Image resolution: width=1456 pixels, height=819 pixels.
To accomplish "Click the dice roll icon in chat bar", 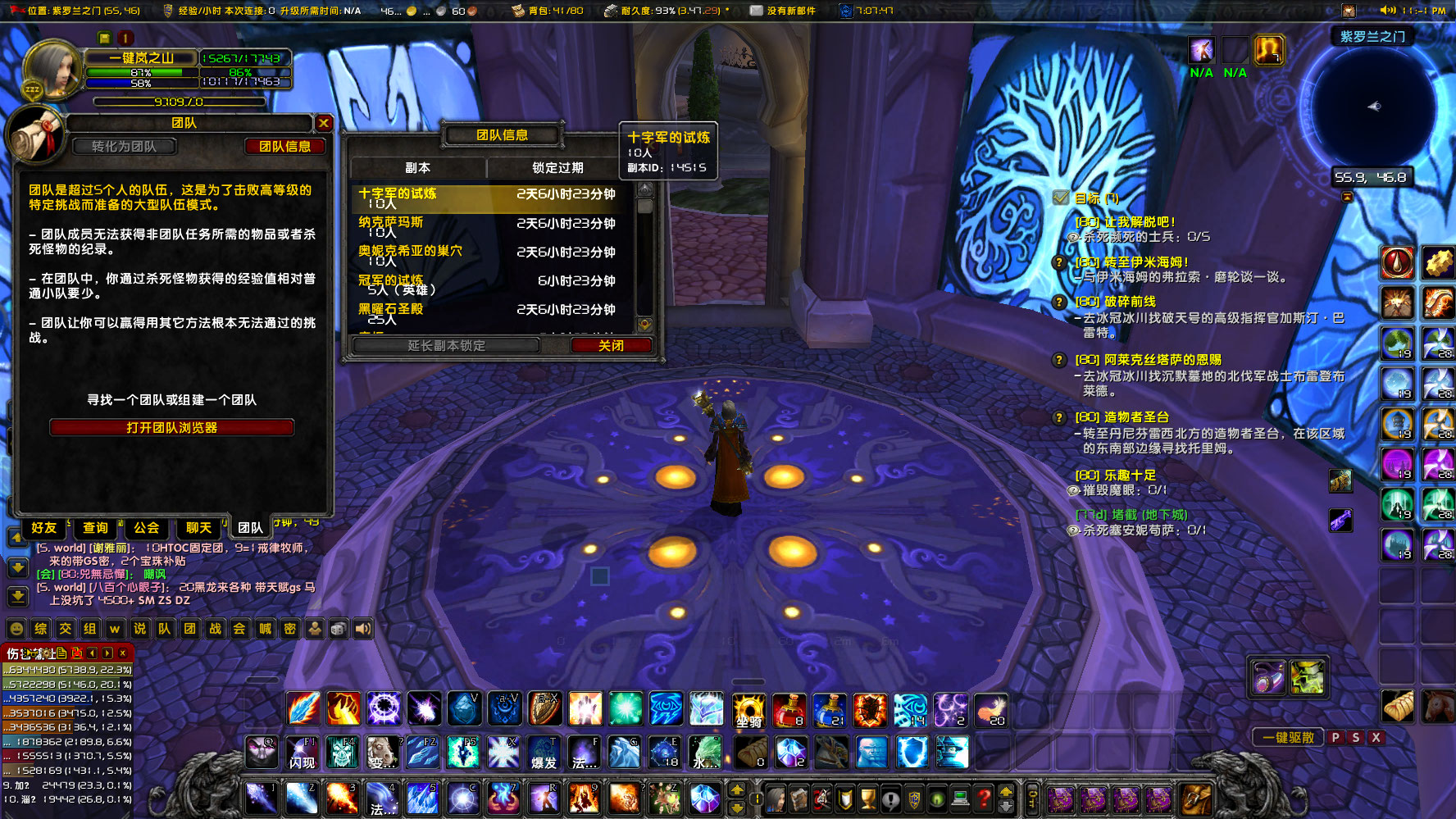I will (x=338, y=629).
